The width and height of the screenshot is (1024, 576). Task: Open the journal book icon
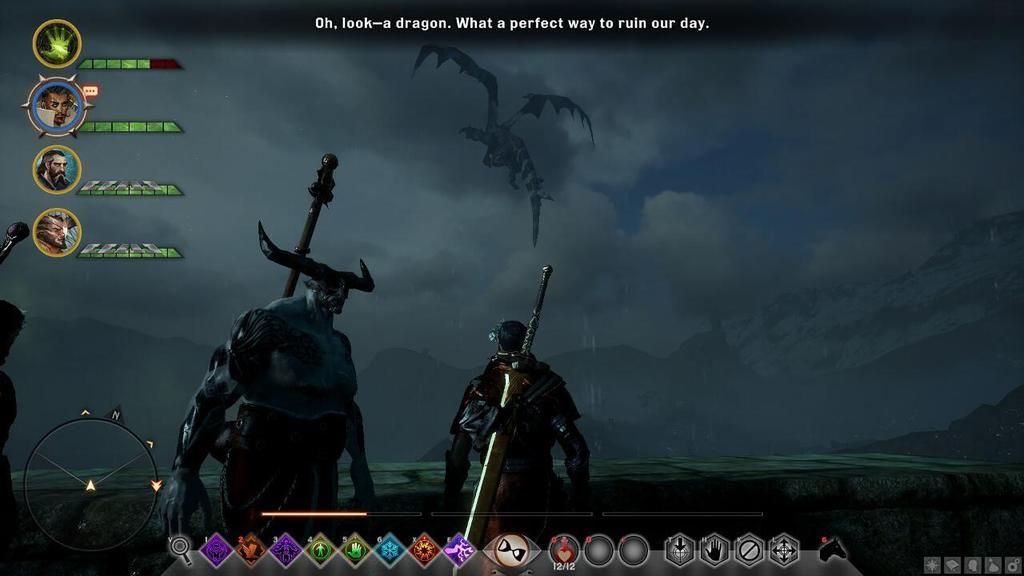953,566
